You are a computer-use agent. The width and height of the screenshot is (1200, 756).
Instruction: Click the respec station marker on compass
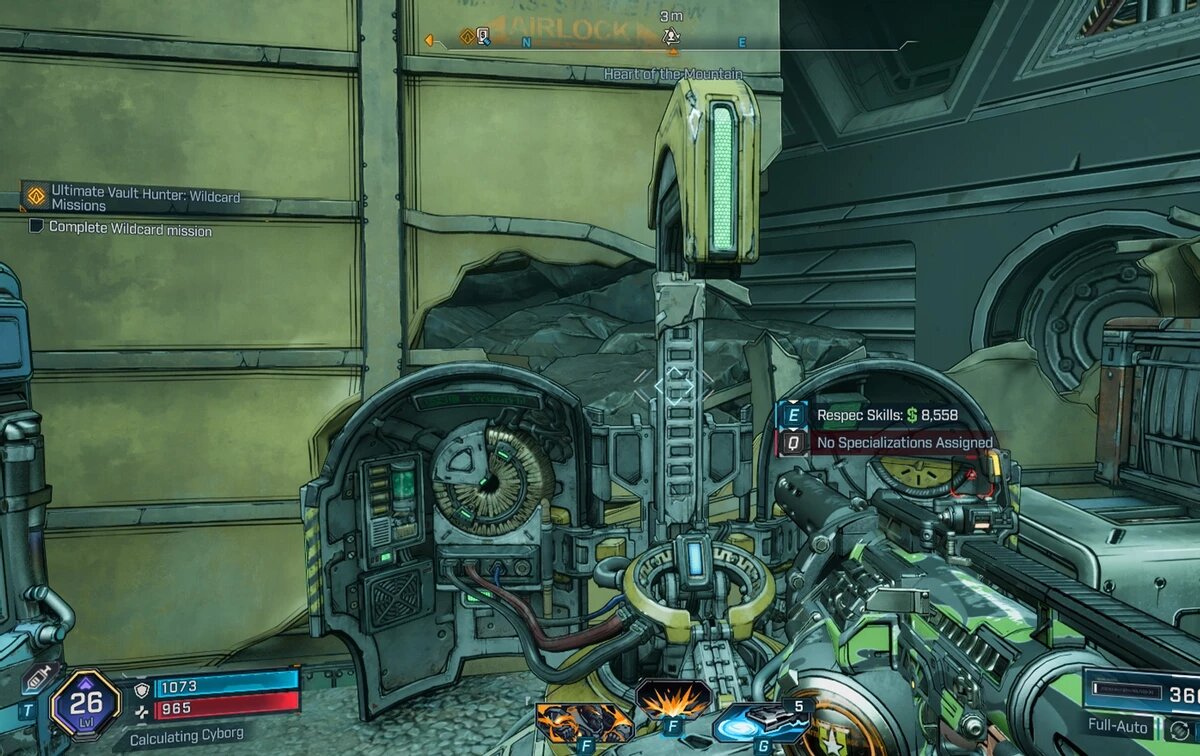[672, 36]
